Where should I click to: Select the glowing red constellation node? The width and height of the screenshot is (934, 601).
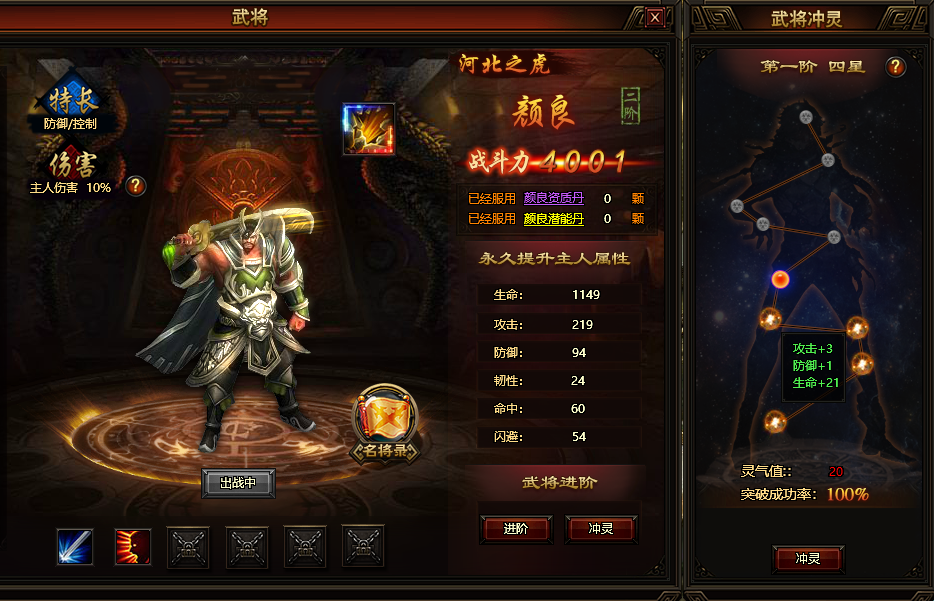tap(780, 278)
